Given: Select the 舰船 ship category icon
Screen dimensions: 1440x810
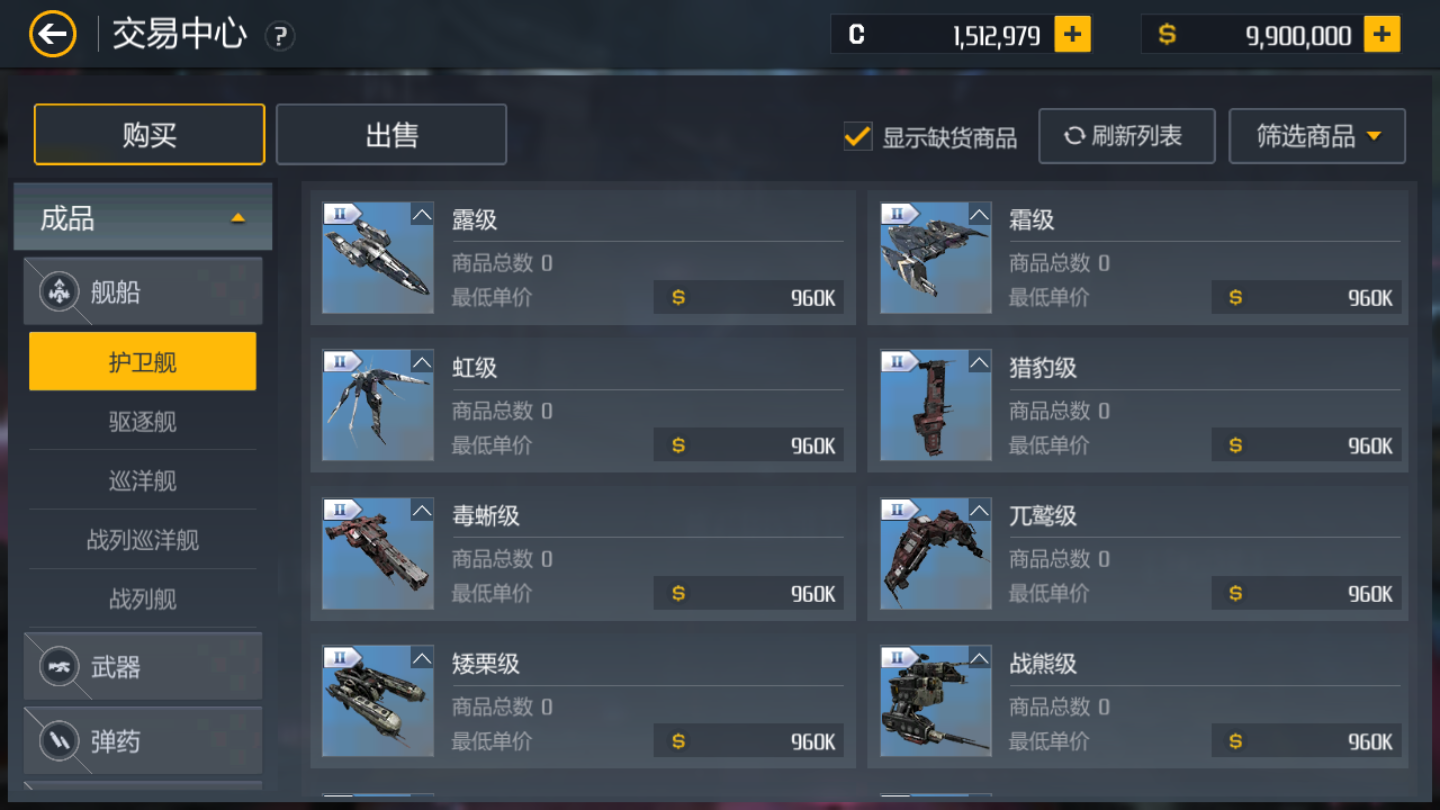Looking at the screenshot, I should point(60,291).
